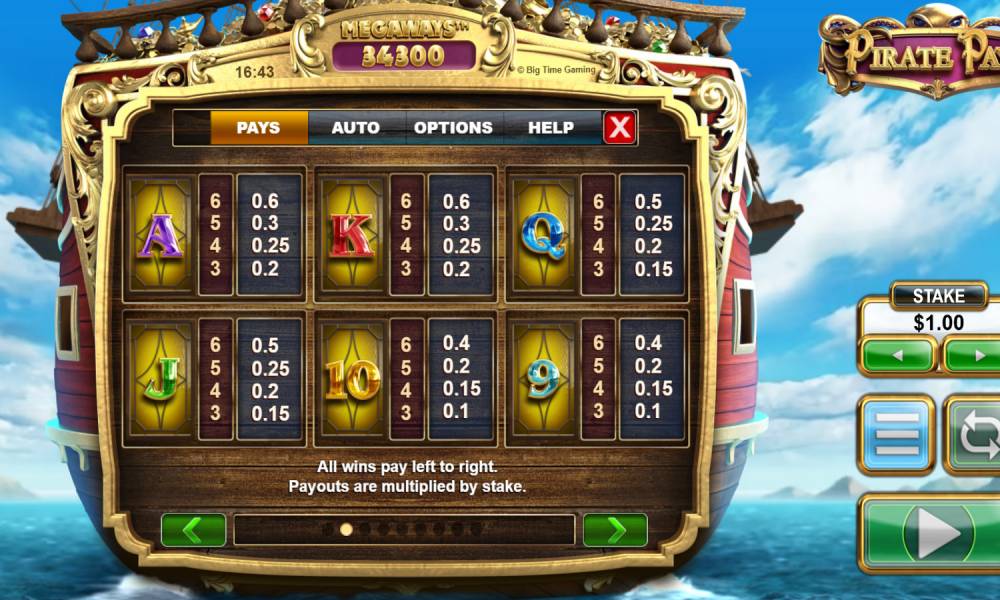Close the paytable with the red X
This screenshot has height=600, width=1000.
pos(620,128)
